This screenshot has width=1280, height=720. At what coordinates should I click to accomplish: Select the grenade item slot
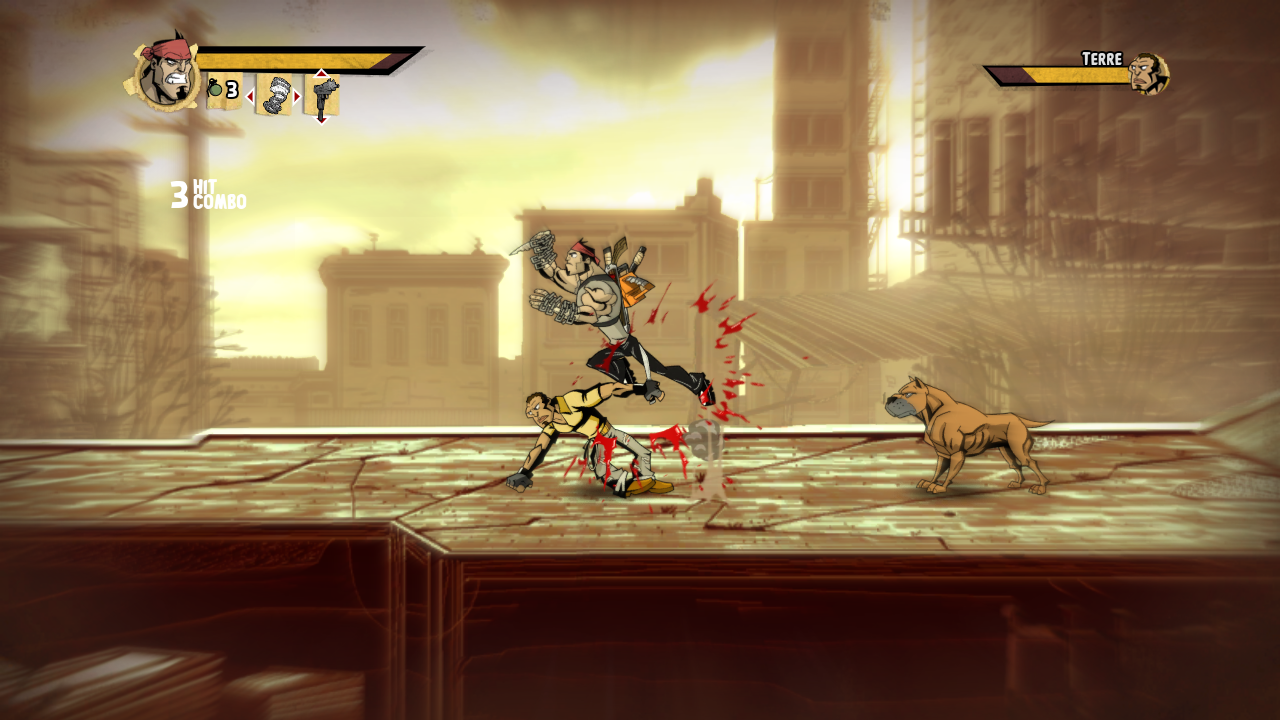[223, 91]
